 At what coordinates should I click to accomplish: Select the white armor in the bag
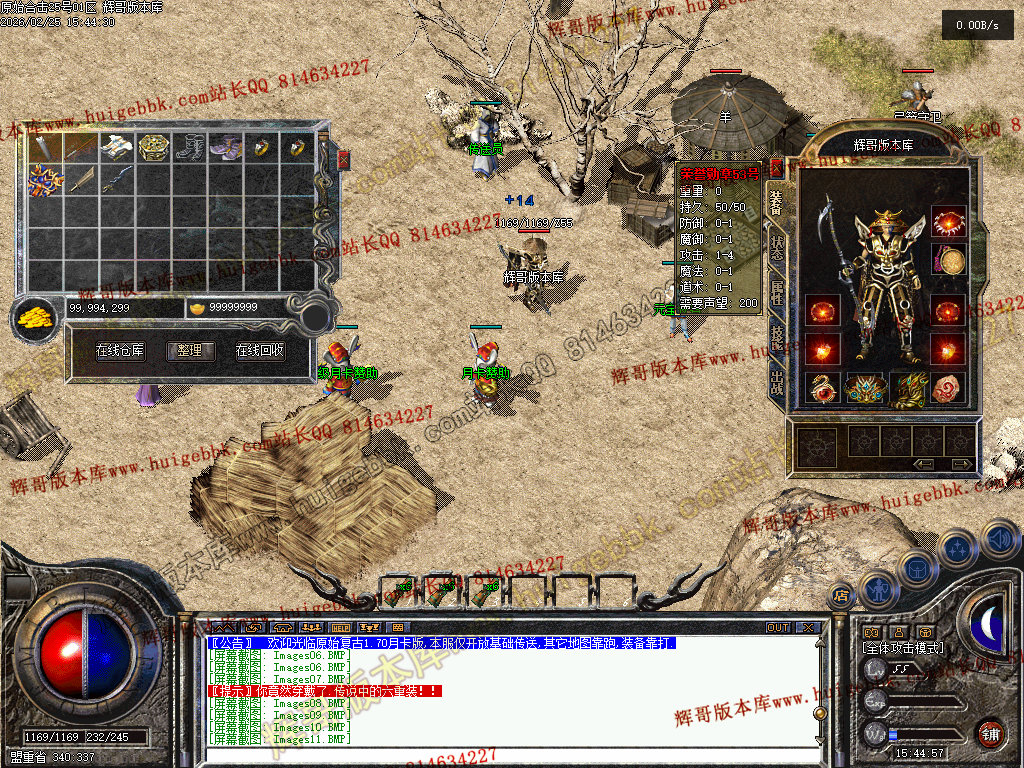(117, 149)
